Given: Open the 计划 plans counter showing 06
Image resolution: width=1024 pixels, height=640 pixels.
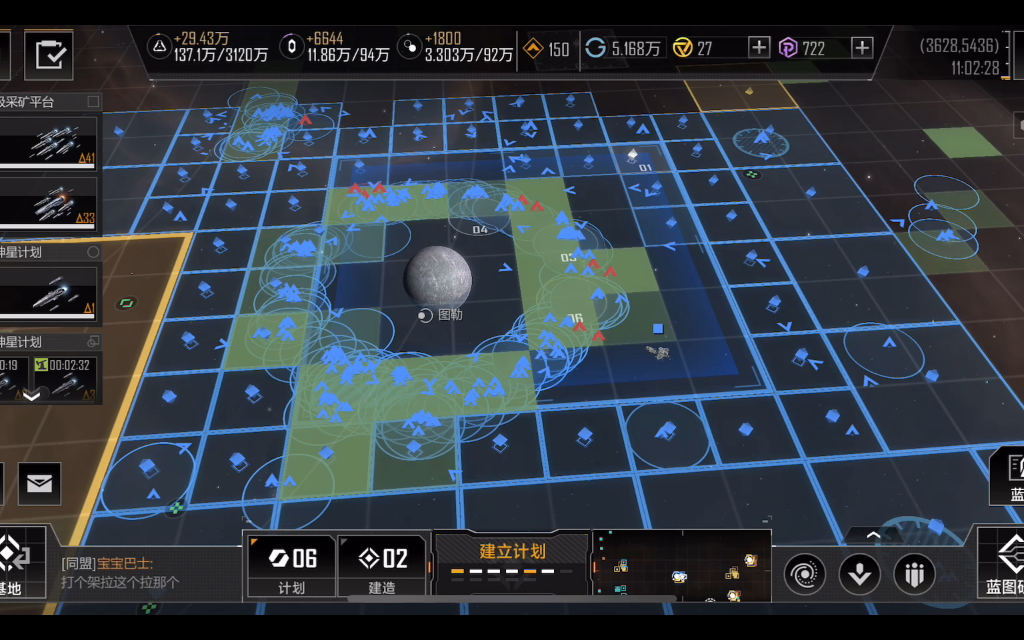Looking at the screenshot, I should [x=291, y=566].
